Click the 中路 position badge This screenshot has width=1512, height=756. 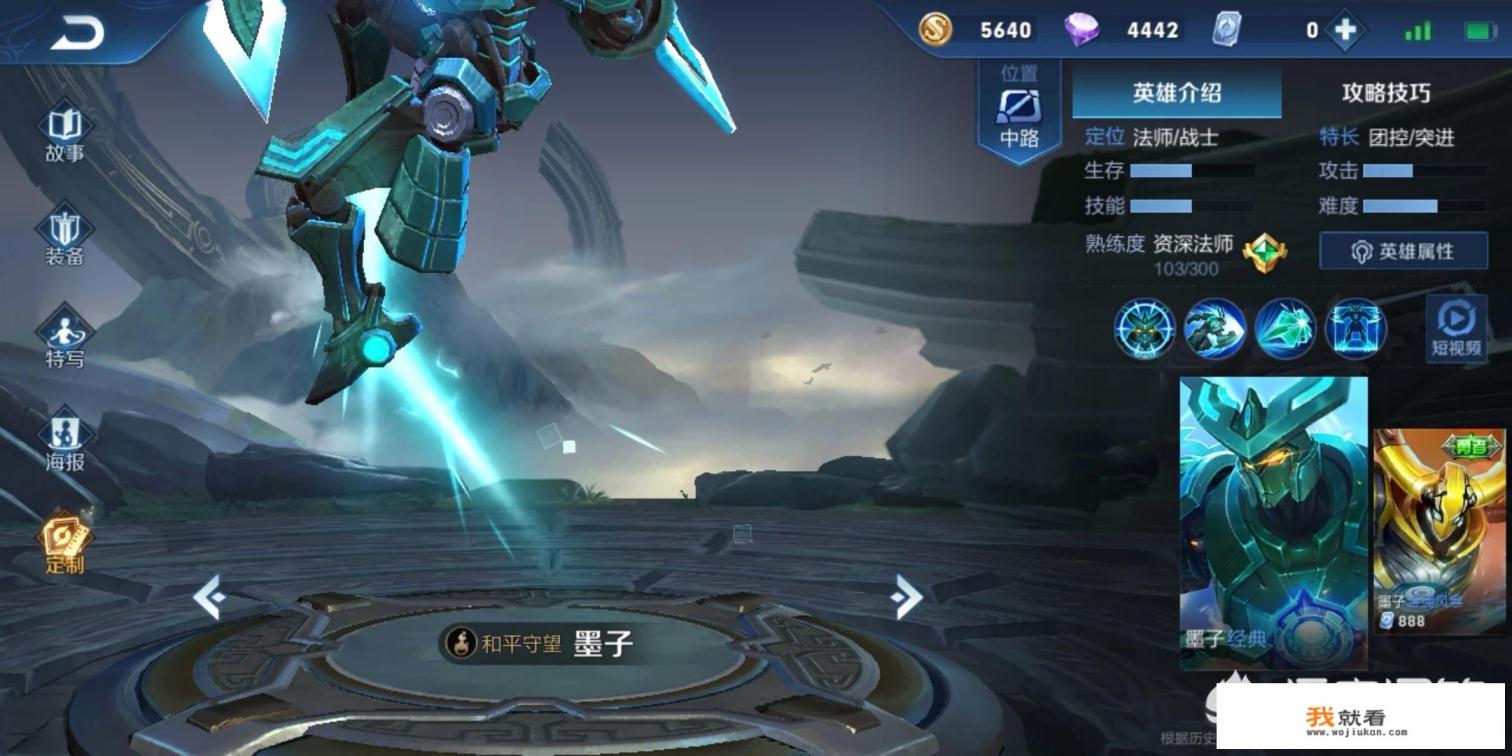(x=1019, y=112)
